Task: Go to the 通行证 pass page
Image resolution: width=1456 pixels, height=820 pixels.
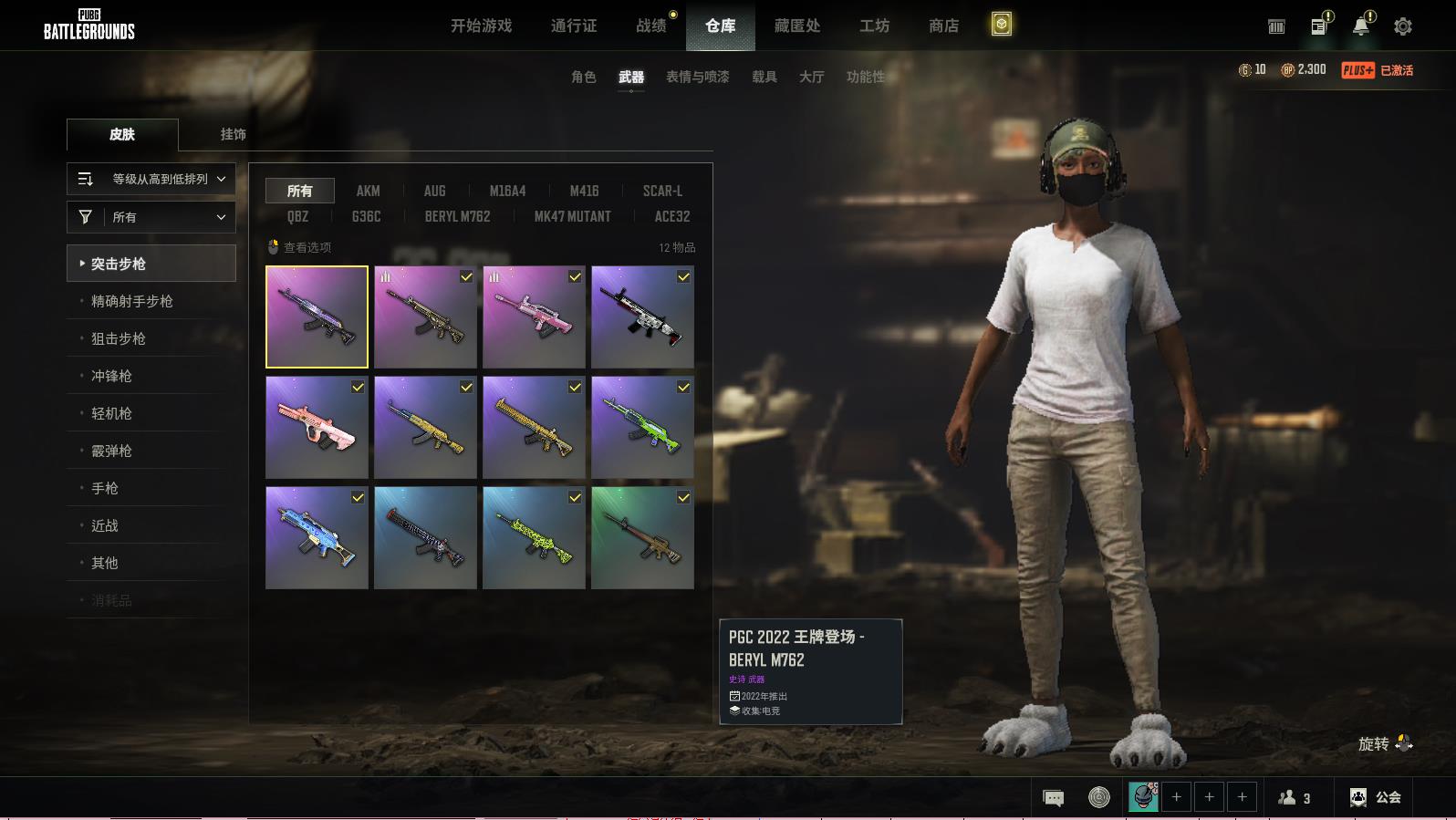Action: click(x=574, y=26)
